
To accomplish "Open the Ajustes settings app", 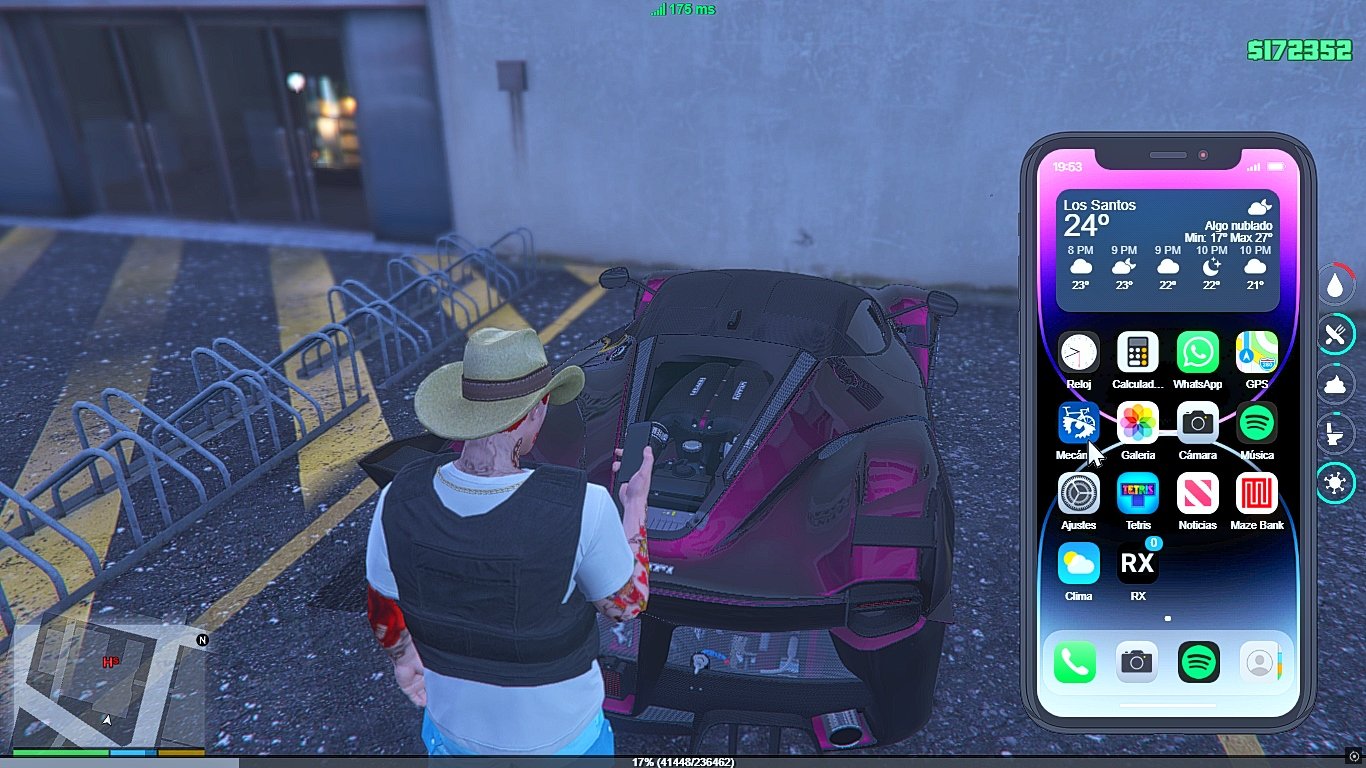I will click(x=1078, y=493).
